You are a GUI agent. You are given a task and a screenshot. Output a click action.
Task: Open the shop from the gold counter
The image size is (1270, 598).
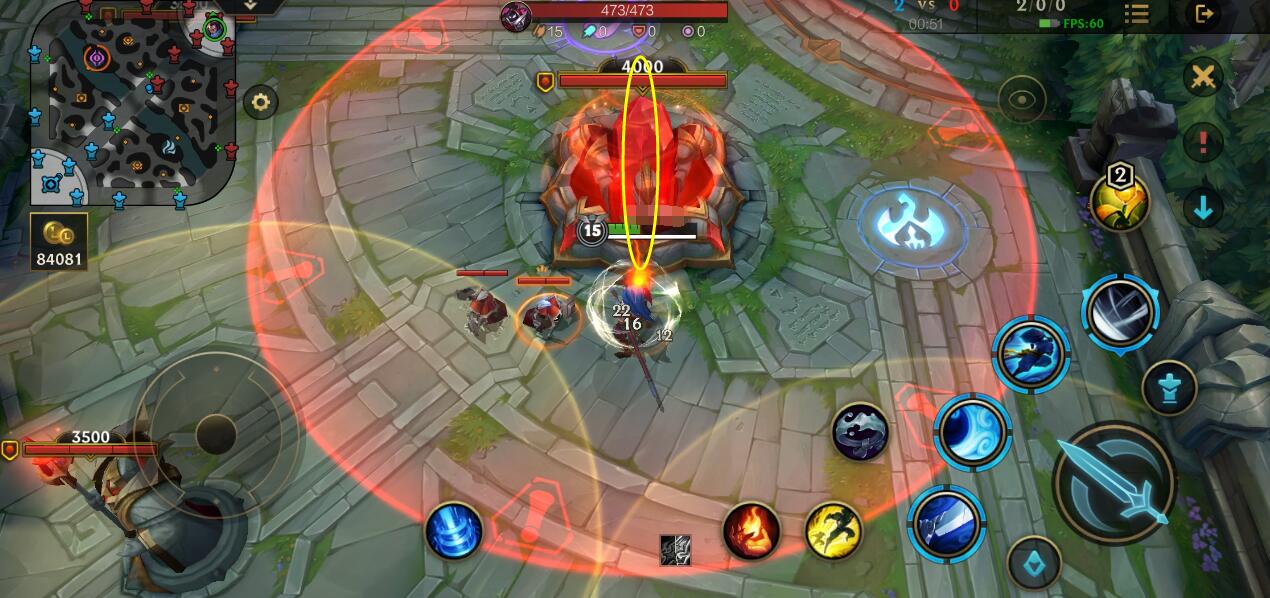click(59, 242)
